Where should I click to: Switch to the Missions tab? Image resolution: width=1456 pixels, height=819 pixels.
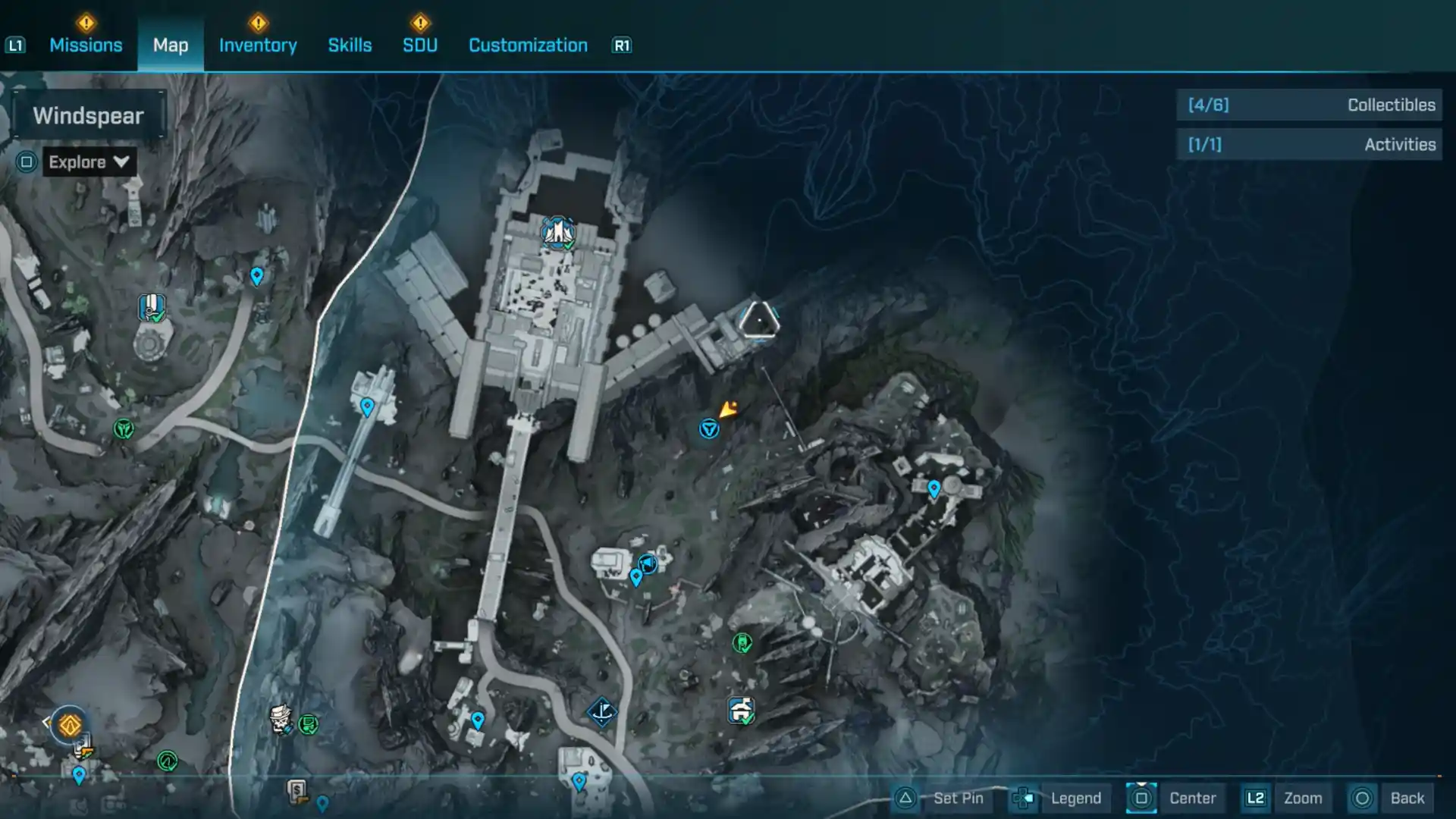click(86, 45)
